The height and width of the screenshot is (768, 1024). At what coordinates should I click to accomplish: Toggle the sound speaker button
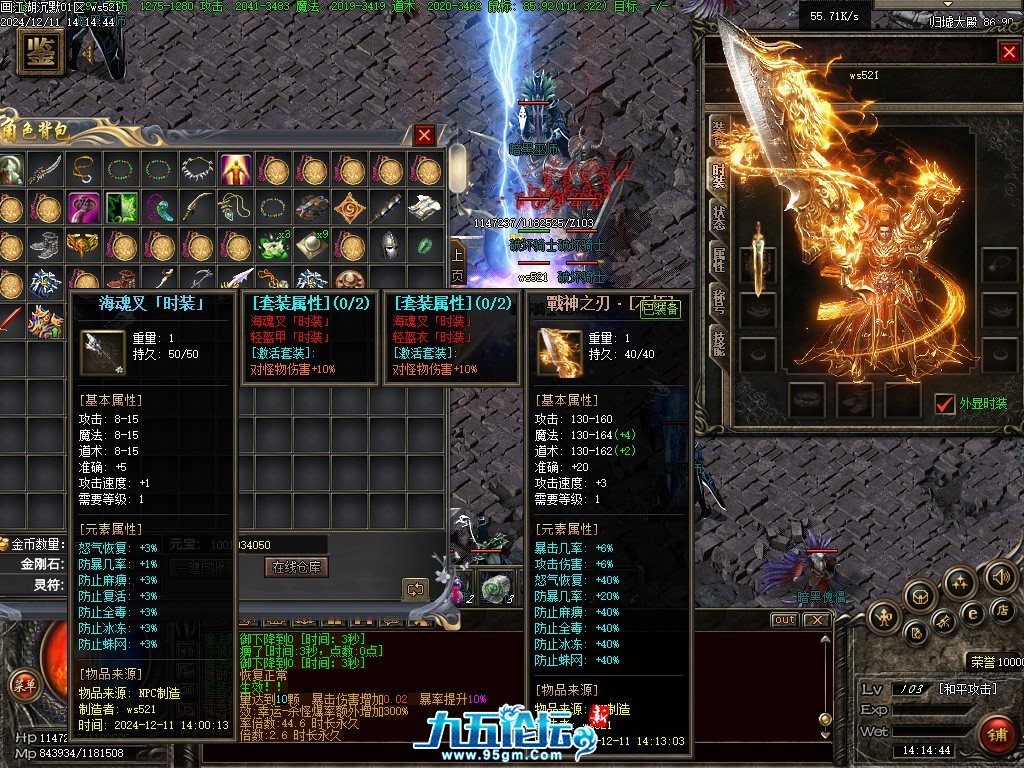(x=1000, y=577)
